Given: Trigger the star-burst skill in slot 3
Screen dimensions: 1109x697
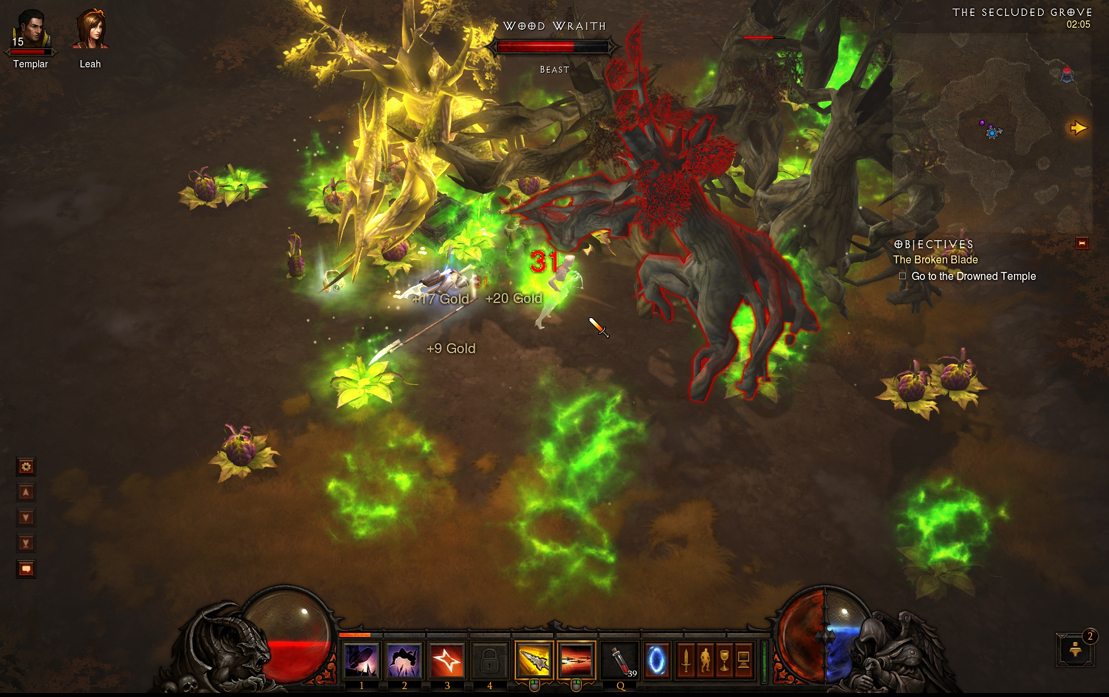Looking at the screenshot, I should [x=447, y=661].
